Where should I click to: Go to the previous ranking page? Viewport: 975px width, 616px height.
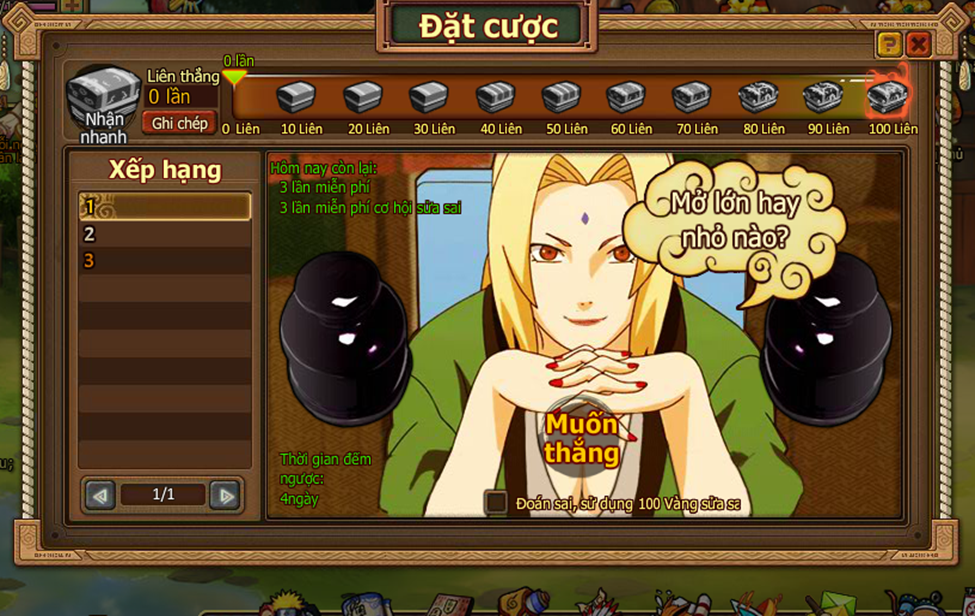100,495
